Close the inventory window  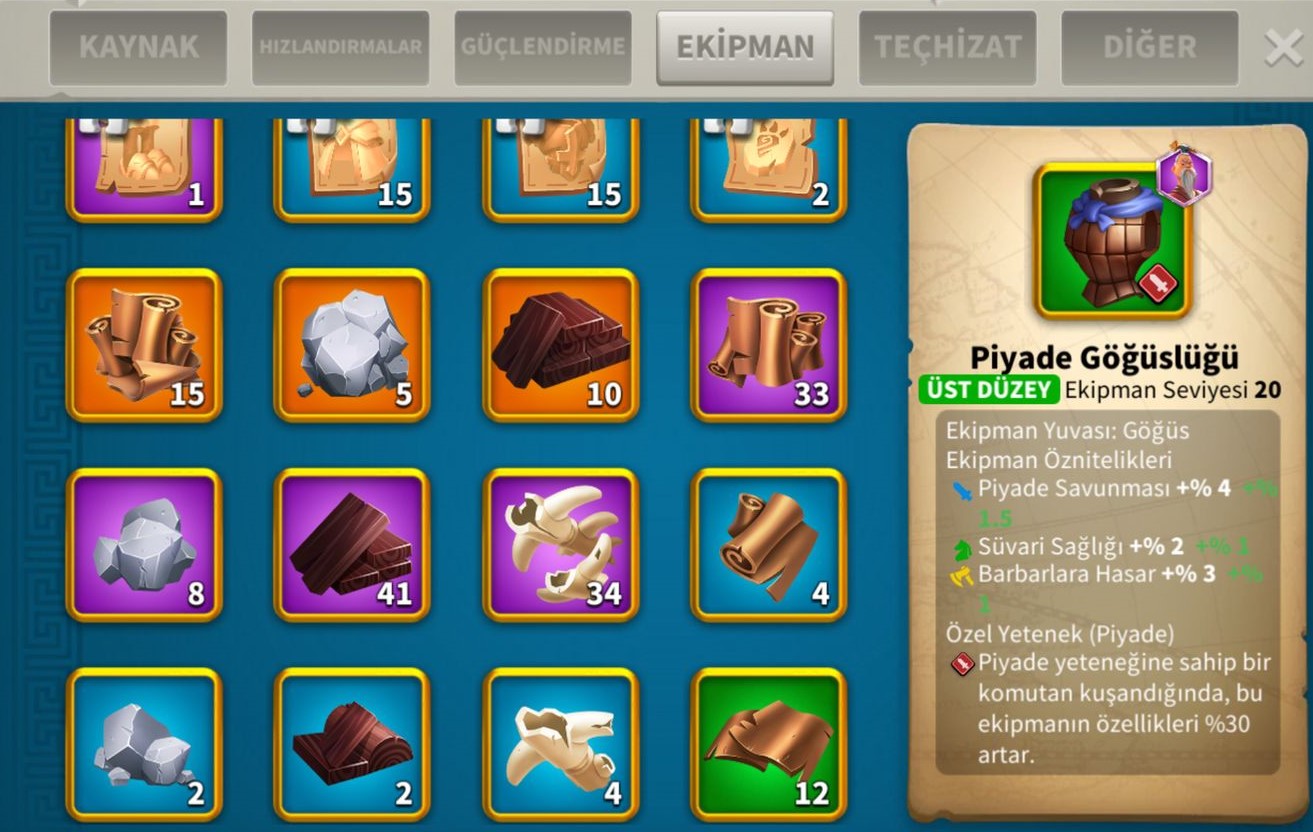pos(1283,48)
